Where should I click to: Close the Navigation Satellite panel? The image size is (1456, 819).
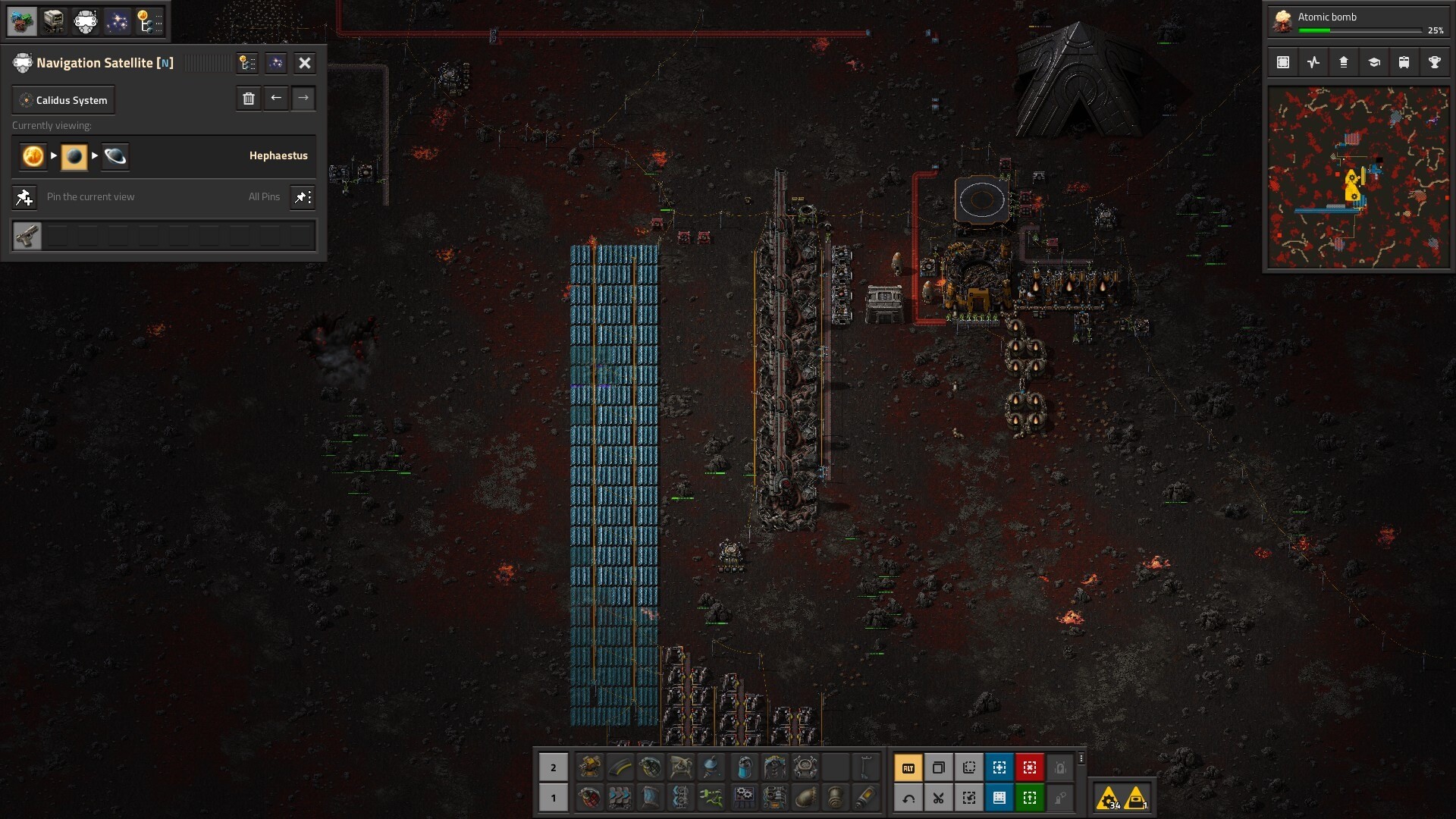[x=305, y=63]
